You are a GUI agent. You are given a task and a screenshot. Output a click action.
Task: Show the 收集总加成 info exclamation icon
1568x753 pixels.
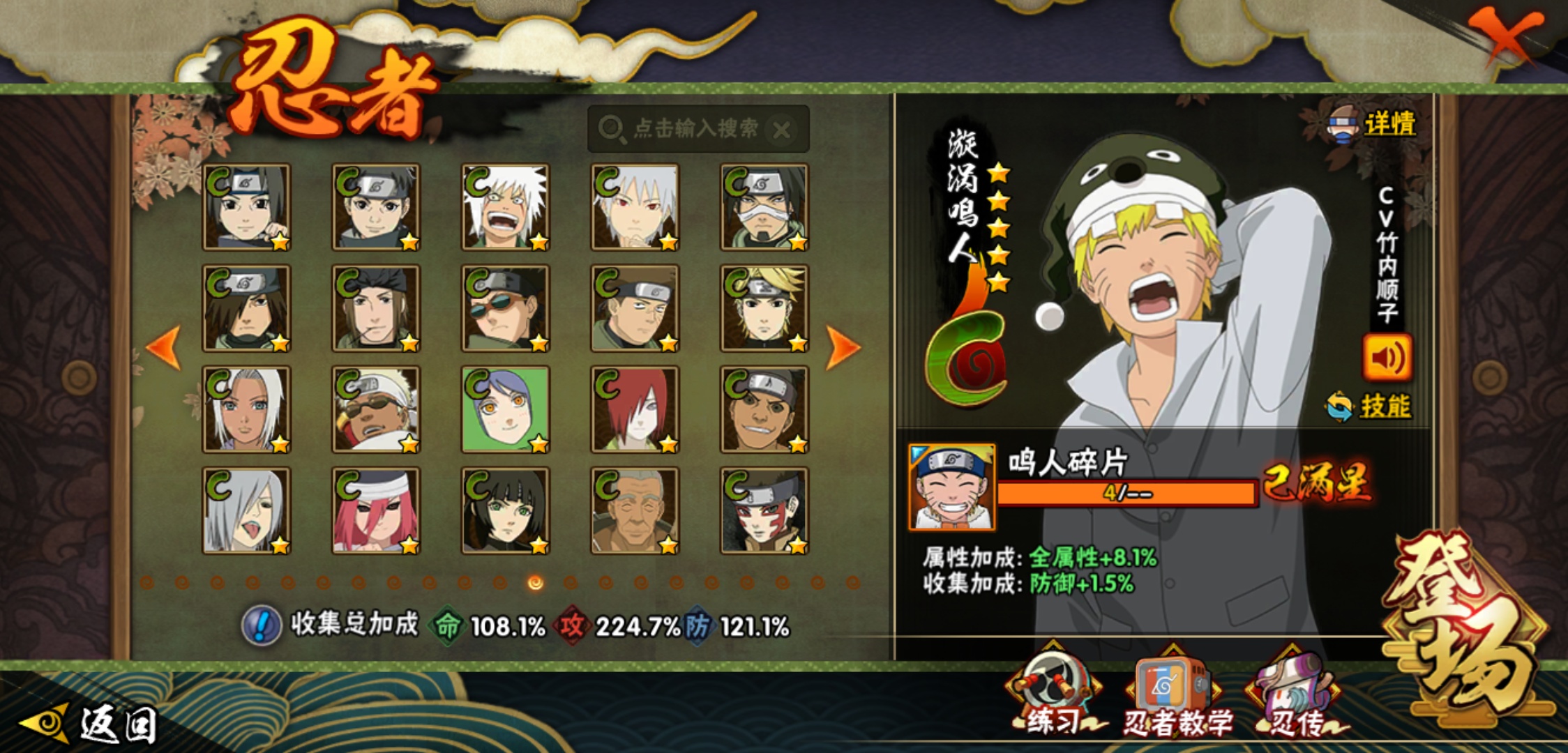pyautogui.click(x=262, y=625)
